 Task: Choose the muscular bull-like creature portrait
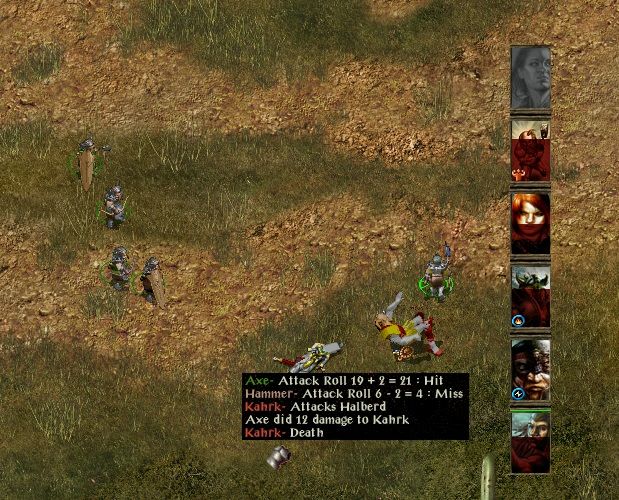(x=530, y=152)
